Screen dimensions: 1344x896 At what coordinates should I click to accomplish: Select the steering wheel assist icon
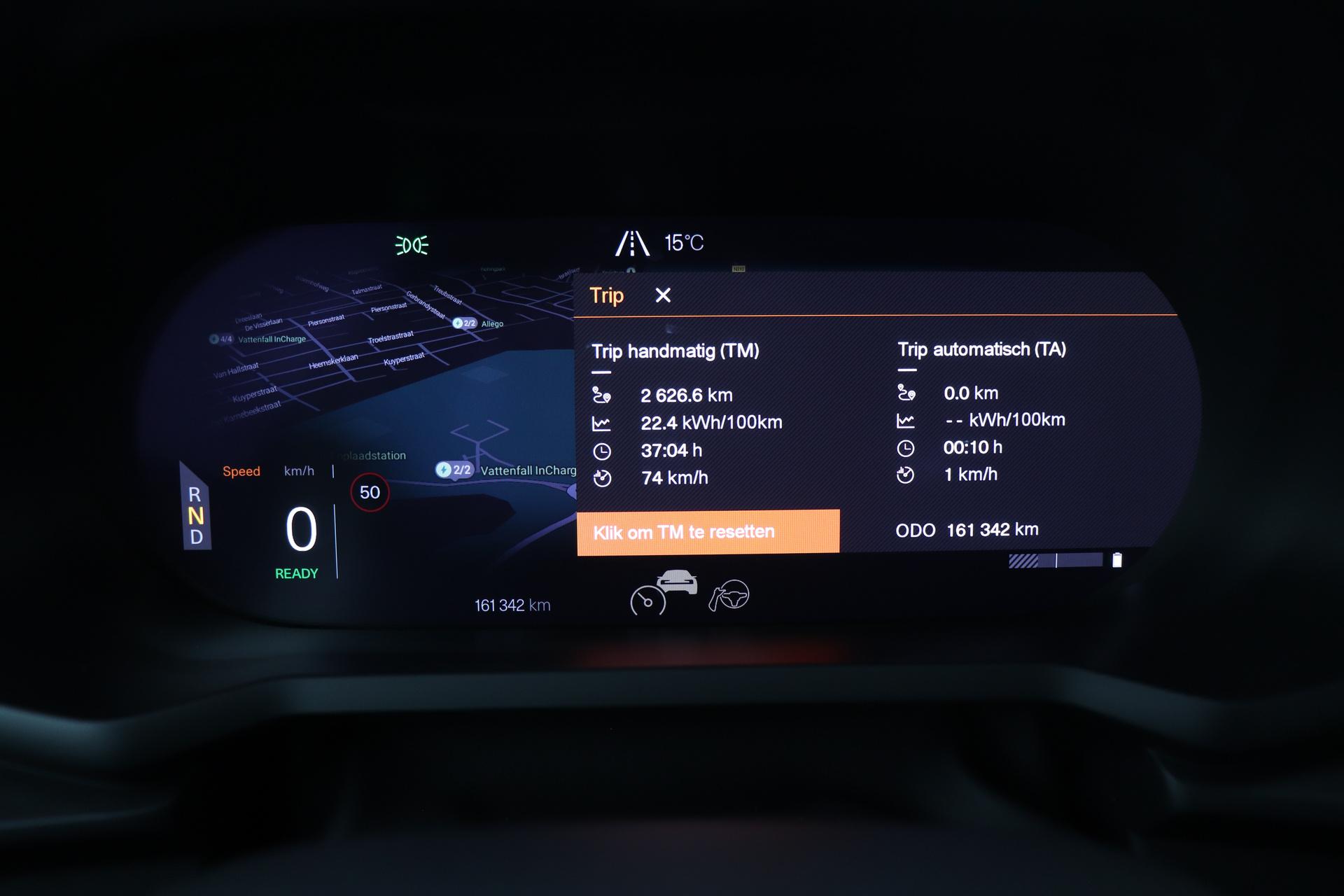[x=729, y=596]
